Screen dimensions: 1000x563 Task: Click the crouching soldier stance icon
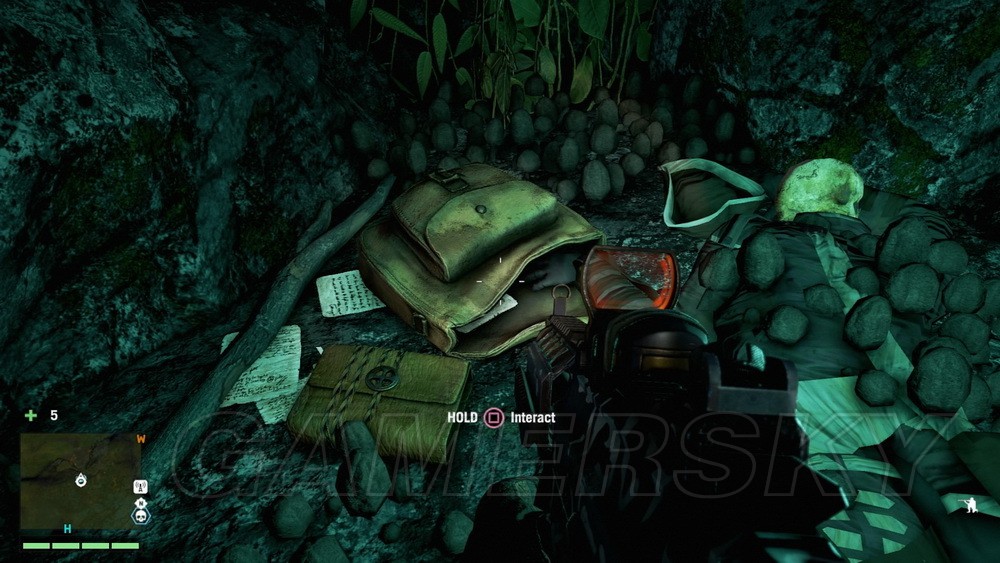click(968, 505)
